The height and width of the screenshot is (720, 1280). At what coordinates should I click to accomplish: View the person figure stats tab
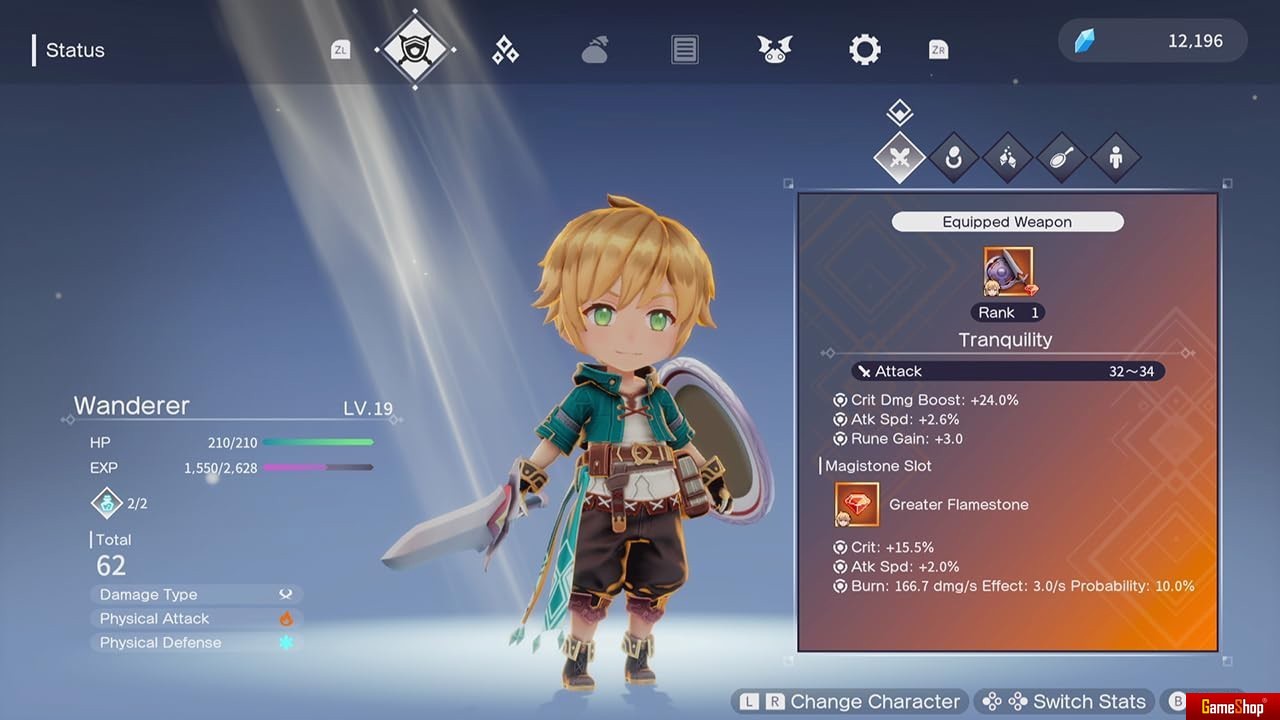[1115, 157]
